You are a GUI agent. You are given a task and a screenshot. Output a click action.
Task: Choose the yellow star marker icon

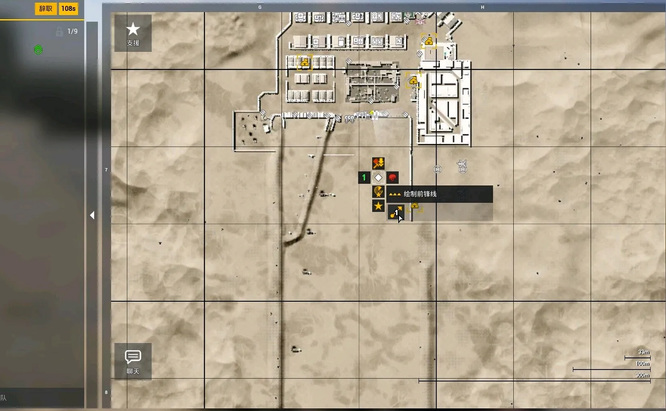[379, 206]
